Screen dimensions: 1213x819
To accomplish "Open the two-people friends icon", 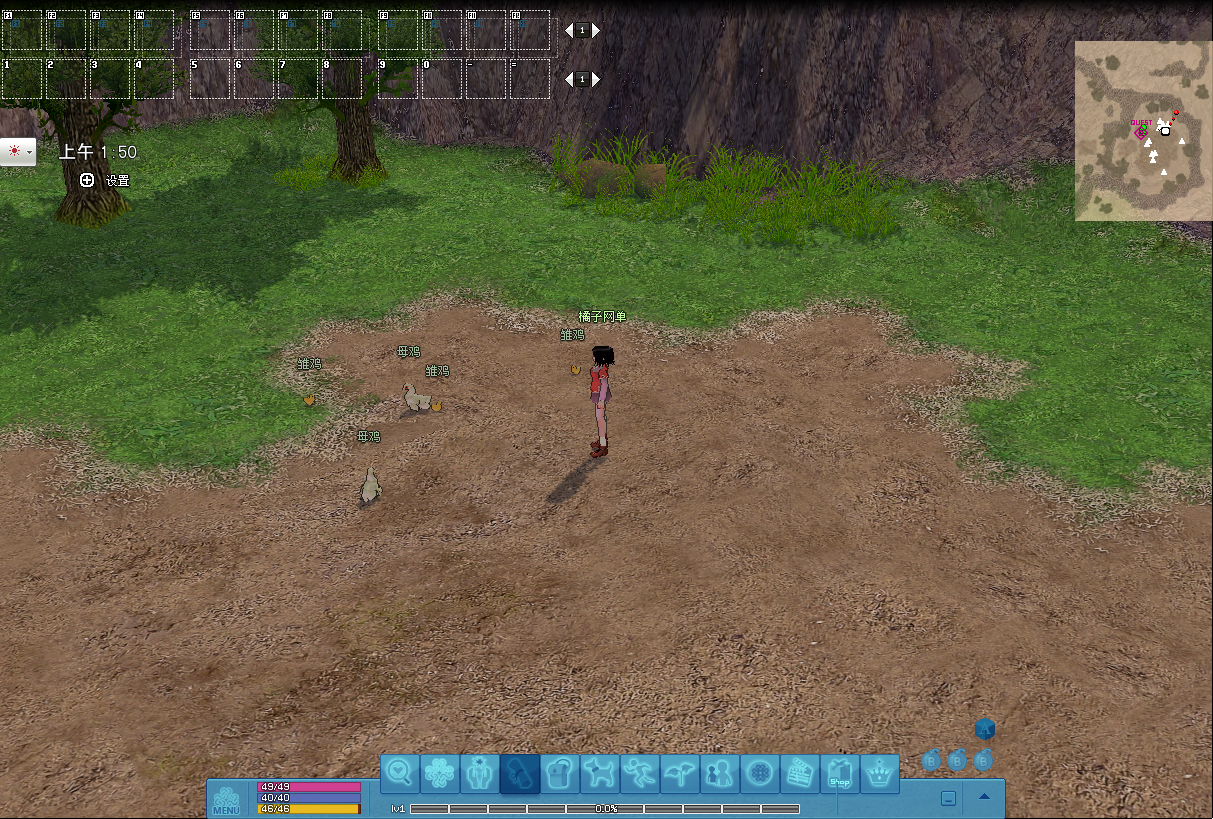I will 720,773.
